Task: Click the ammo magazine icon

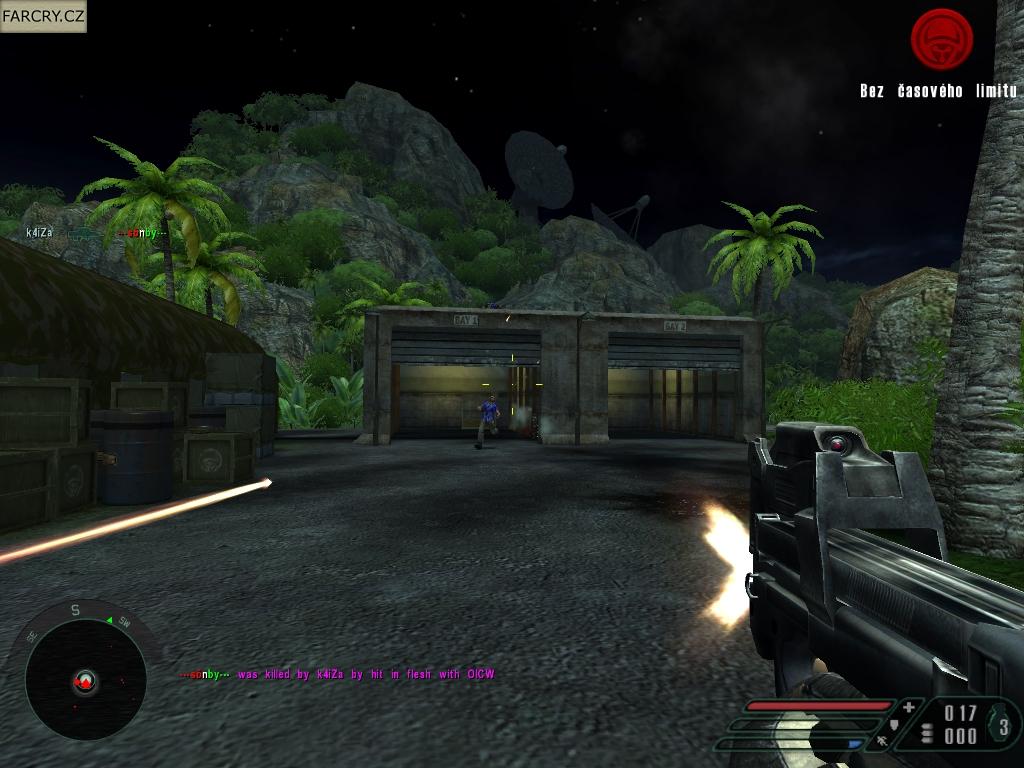Action: pyautogui.click(x=928, y=732)
